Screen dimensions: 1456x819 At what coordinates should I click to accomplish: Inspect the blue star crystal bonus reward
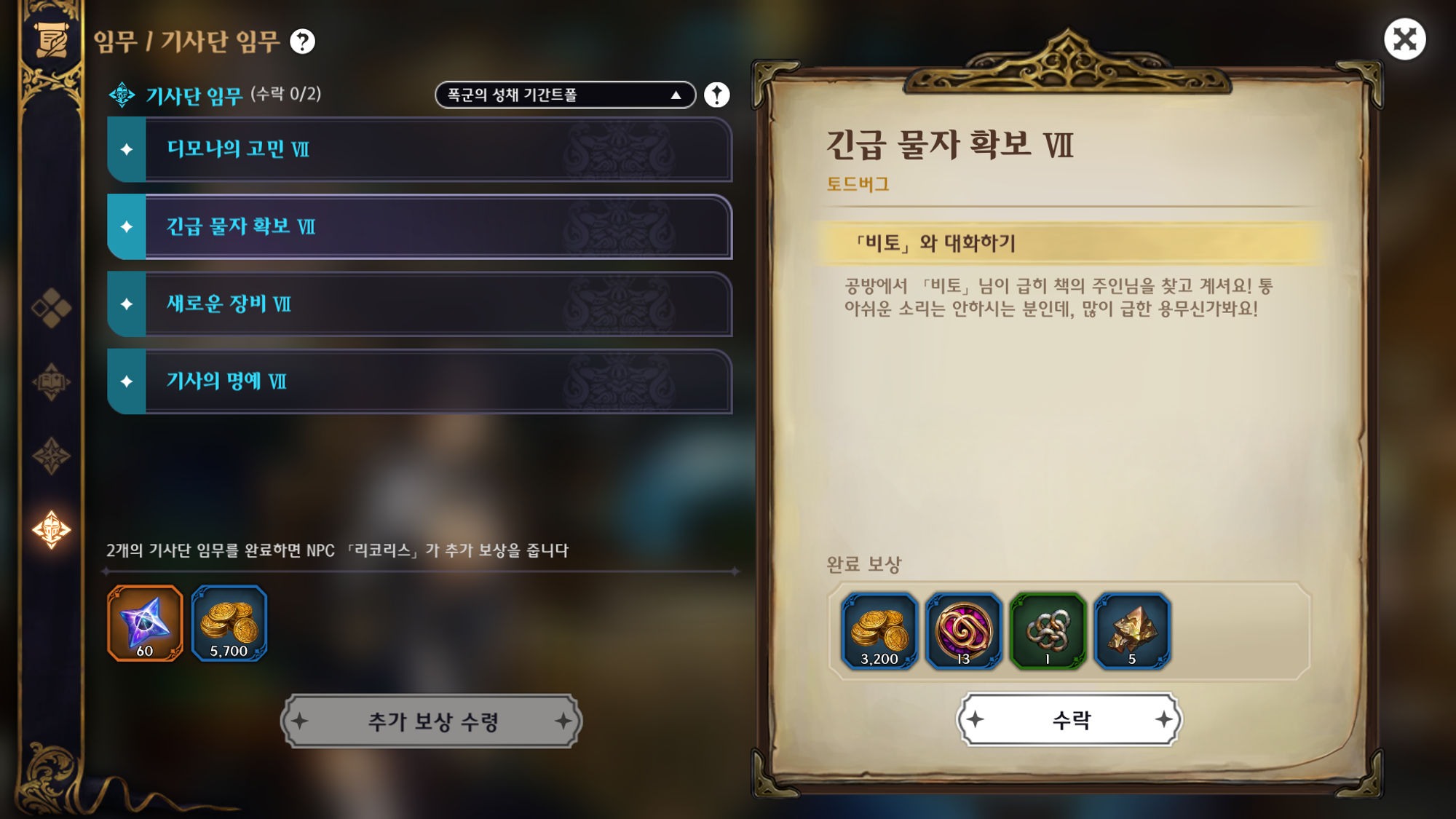(145, 623)
